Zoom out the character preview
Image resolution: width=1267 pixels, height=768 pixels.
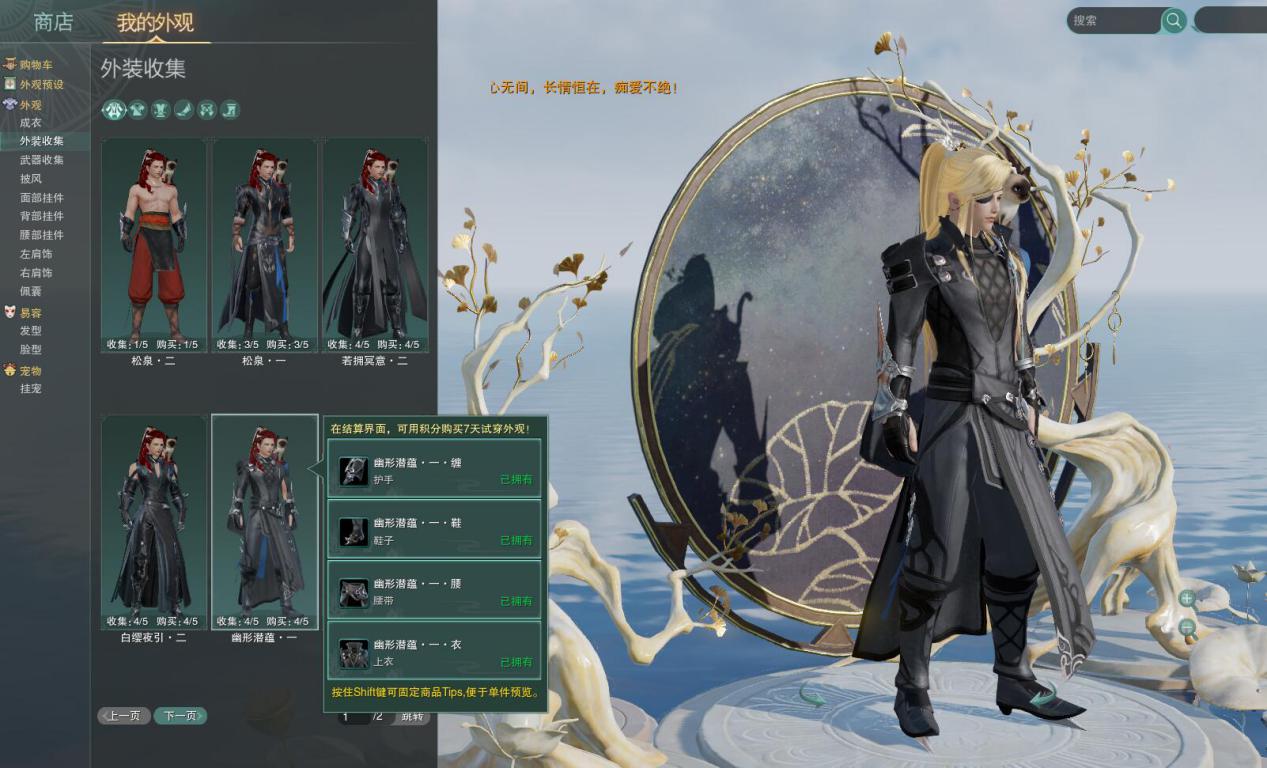(1187, 628)
